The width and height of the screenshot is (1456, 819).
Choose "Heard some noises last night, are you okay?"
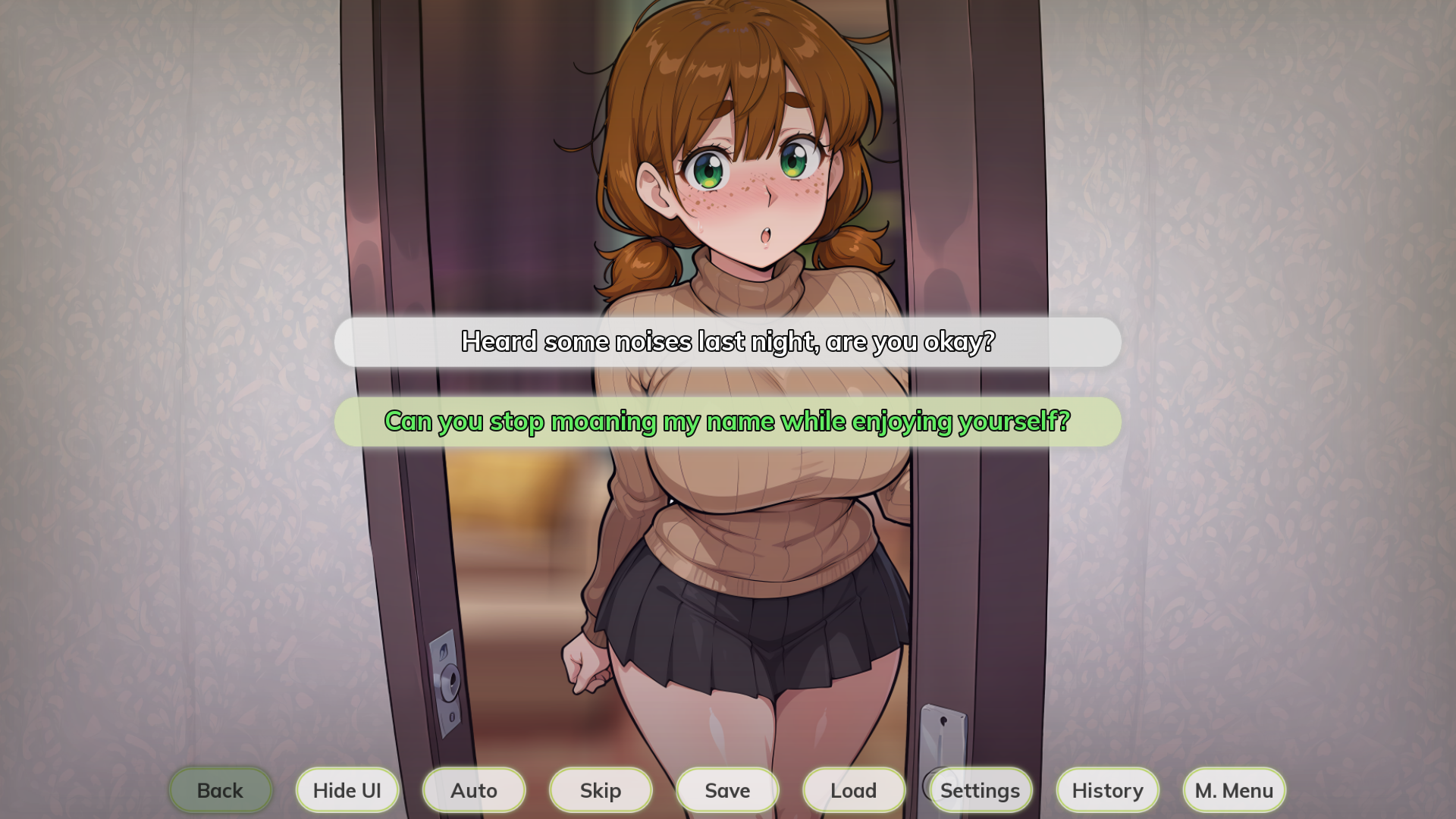(727, 342)
